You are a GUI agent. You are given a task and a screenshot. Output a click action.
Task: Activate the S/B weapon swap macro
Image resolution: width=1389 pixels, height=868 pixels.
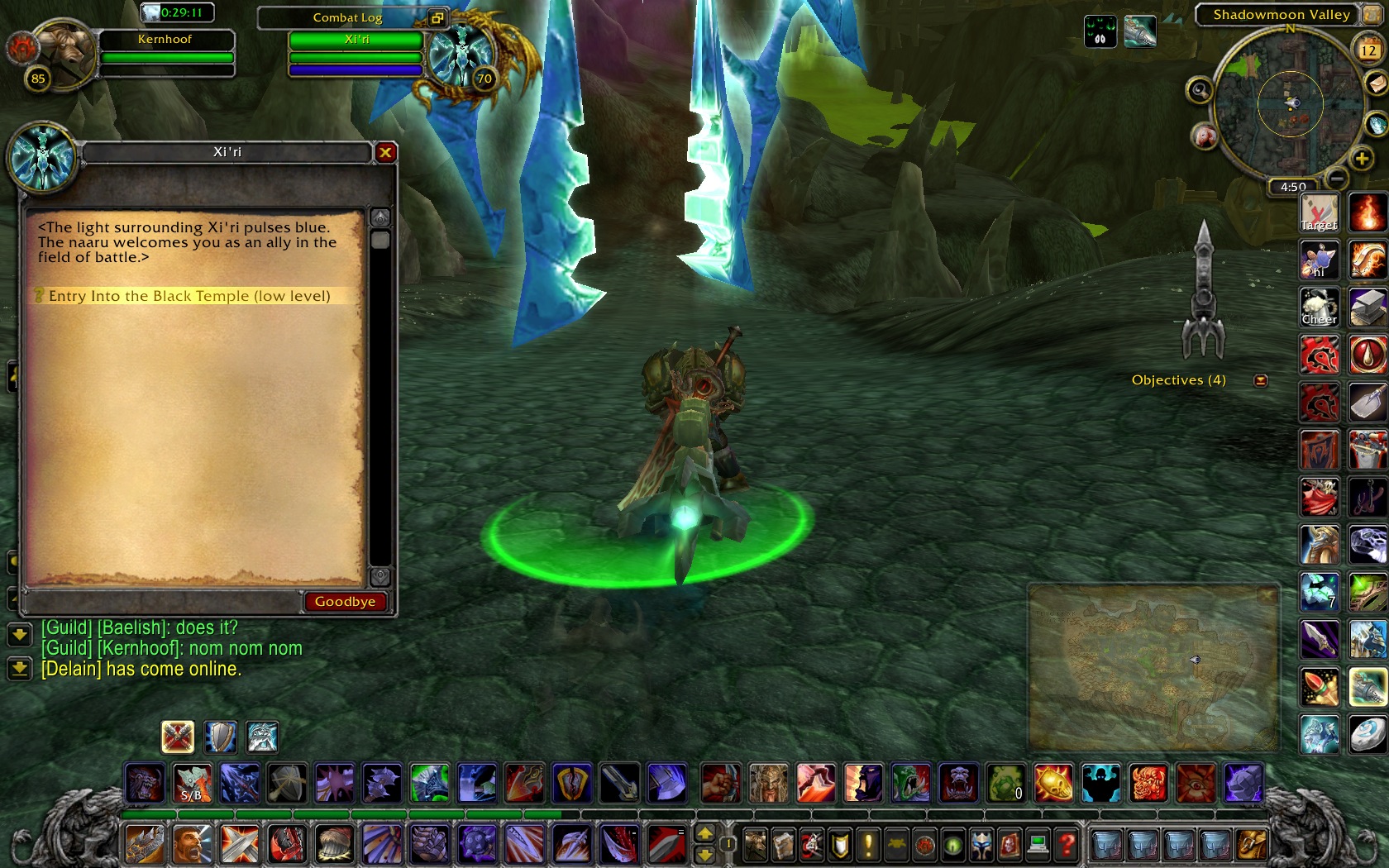tap(192, 783)
